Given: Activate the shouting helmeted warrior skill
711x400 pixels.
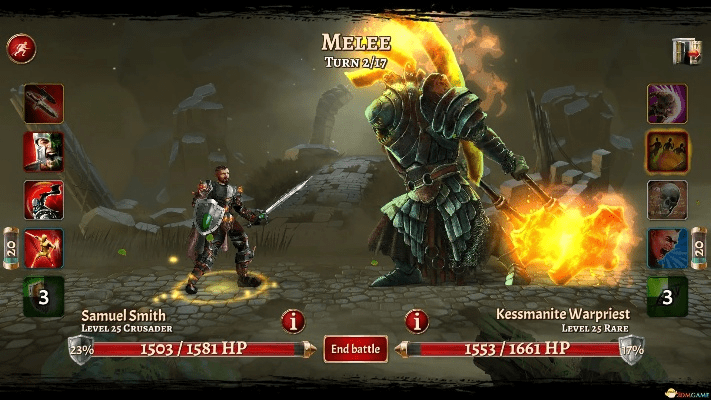Looking at the screenshot, I should [x=43, y=151].
